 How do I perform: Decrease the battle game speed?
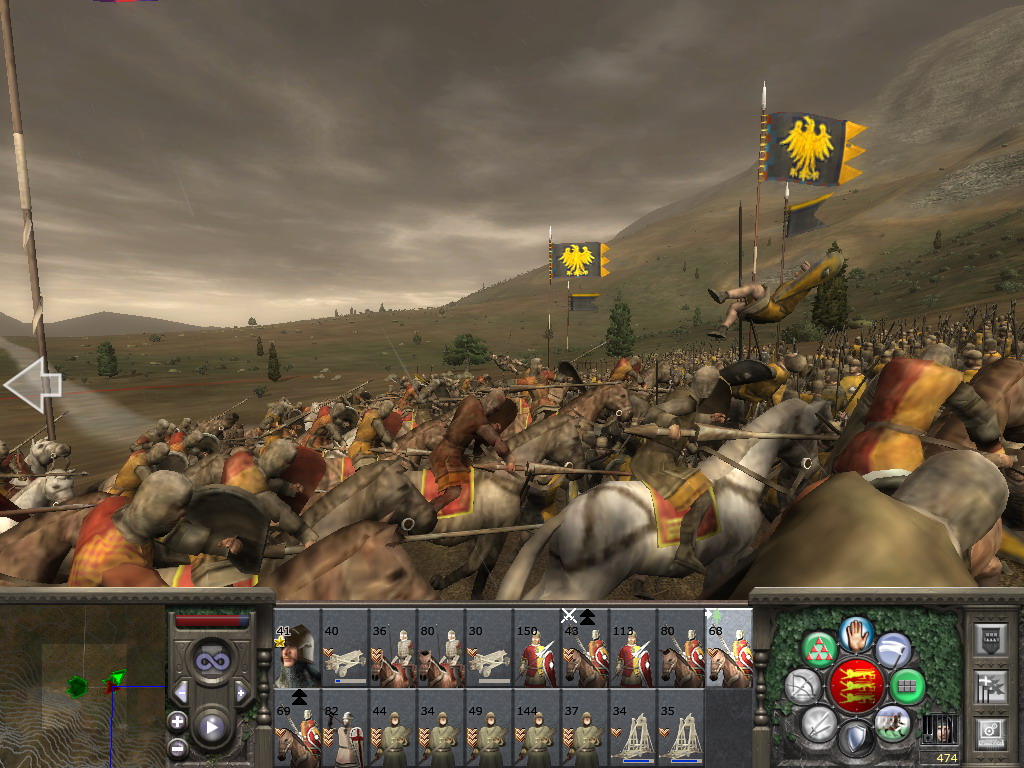coord(181,692)
